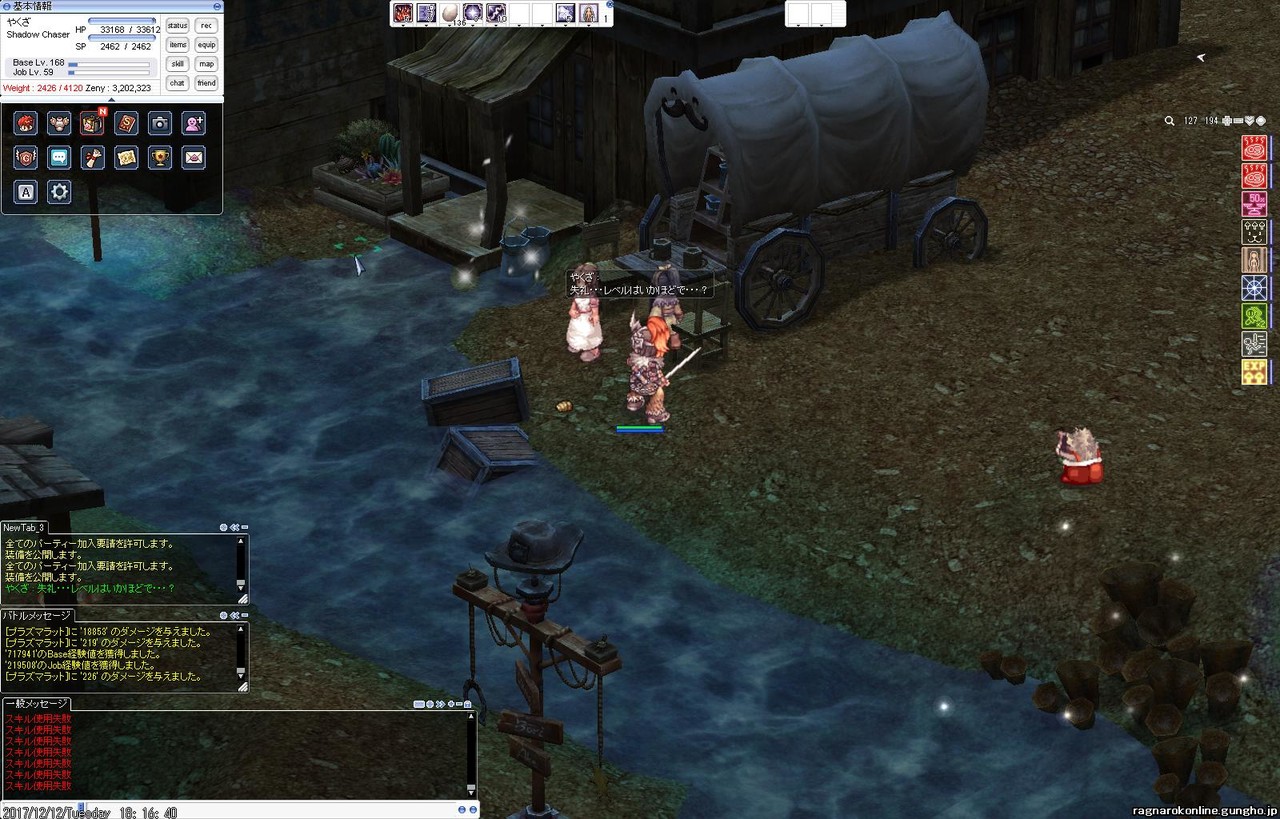The height and width of the screenshot is (819, 1280).
Task: Open the gear settings icon
Action: click(x=59, y=192)
